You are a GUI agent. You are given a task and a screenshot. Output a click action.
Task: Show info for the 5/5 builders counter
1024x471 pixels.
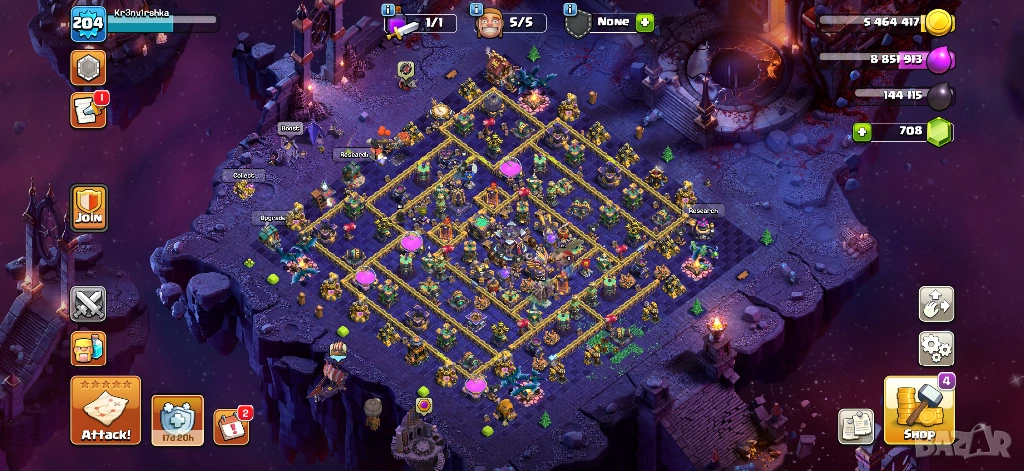point(478,9)
